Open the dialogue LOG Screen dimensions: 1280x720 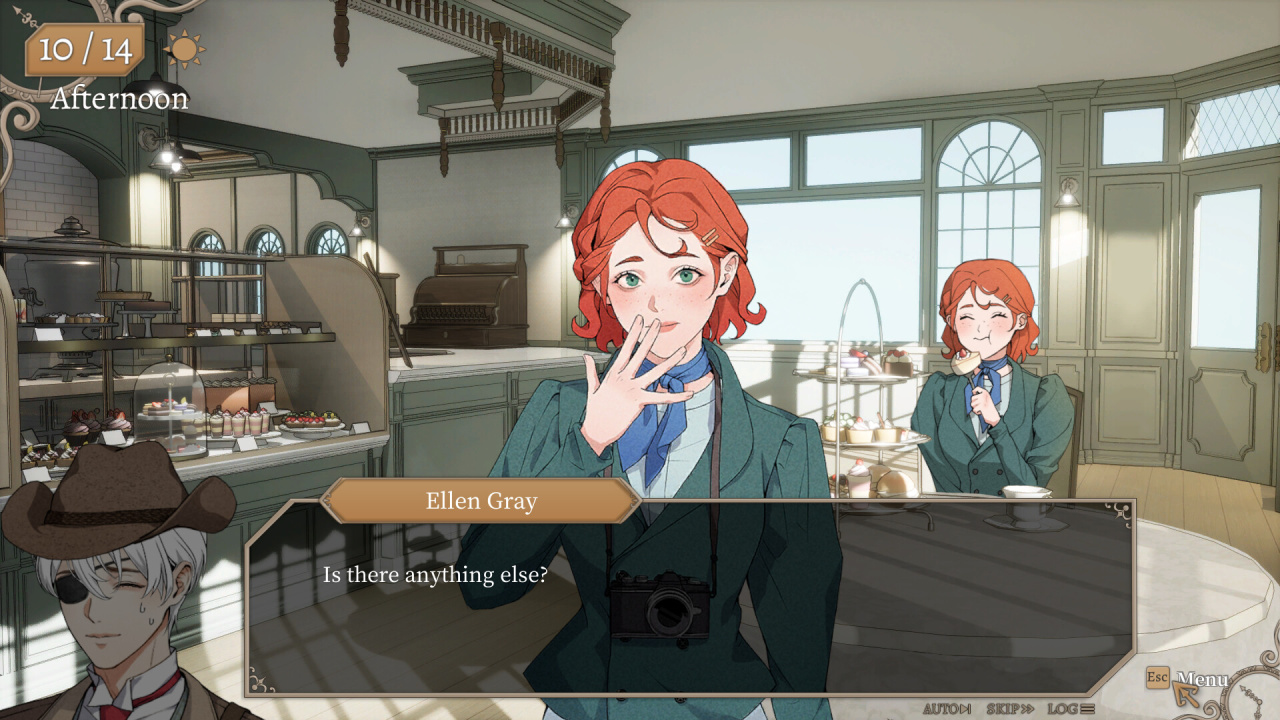coord(1071,709)
